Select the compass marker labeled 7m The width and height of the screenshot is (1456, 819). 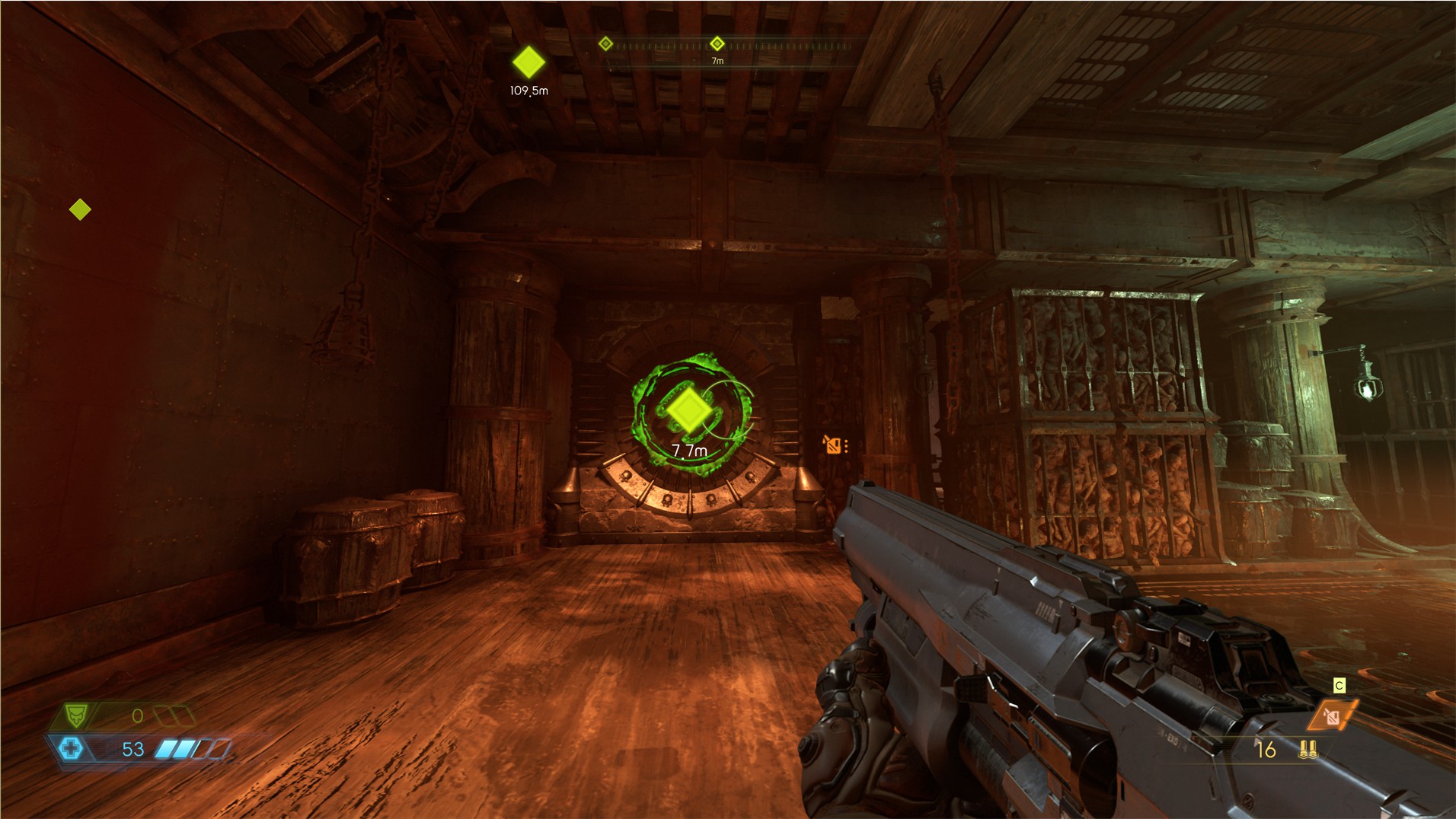(717, 43)
